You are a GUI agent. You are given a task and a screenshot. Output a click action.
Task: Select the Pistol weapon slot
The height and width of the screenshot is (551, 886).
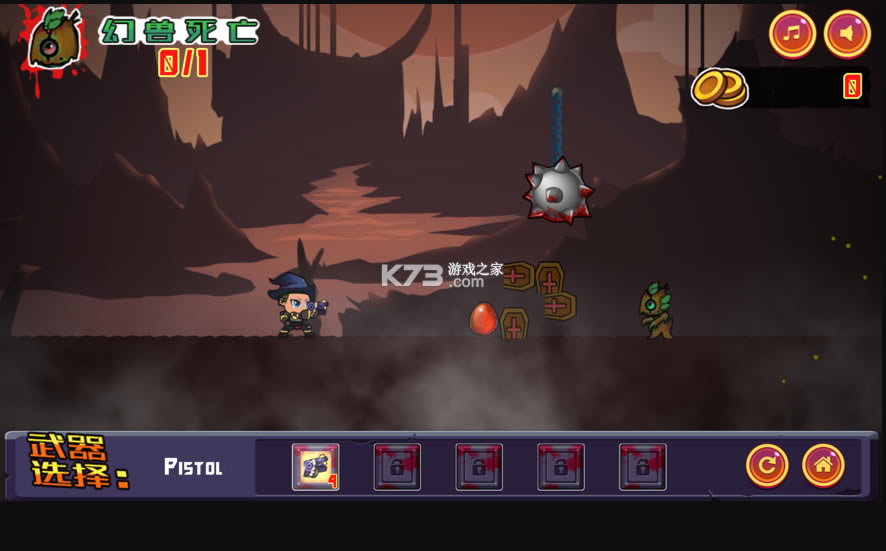(x=315, y=466)
